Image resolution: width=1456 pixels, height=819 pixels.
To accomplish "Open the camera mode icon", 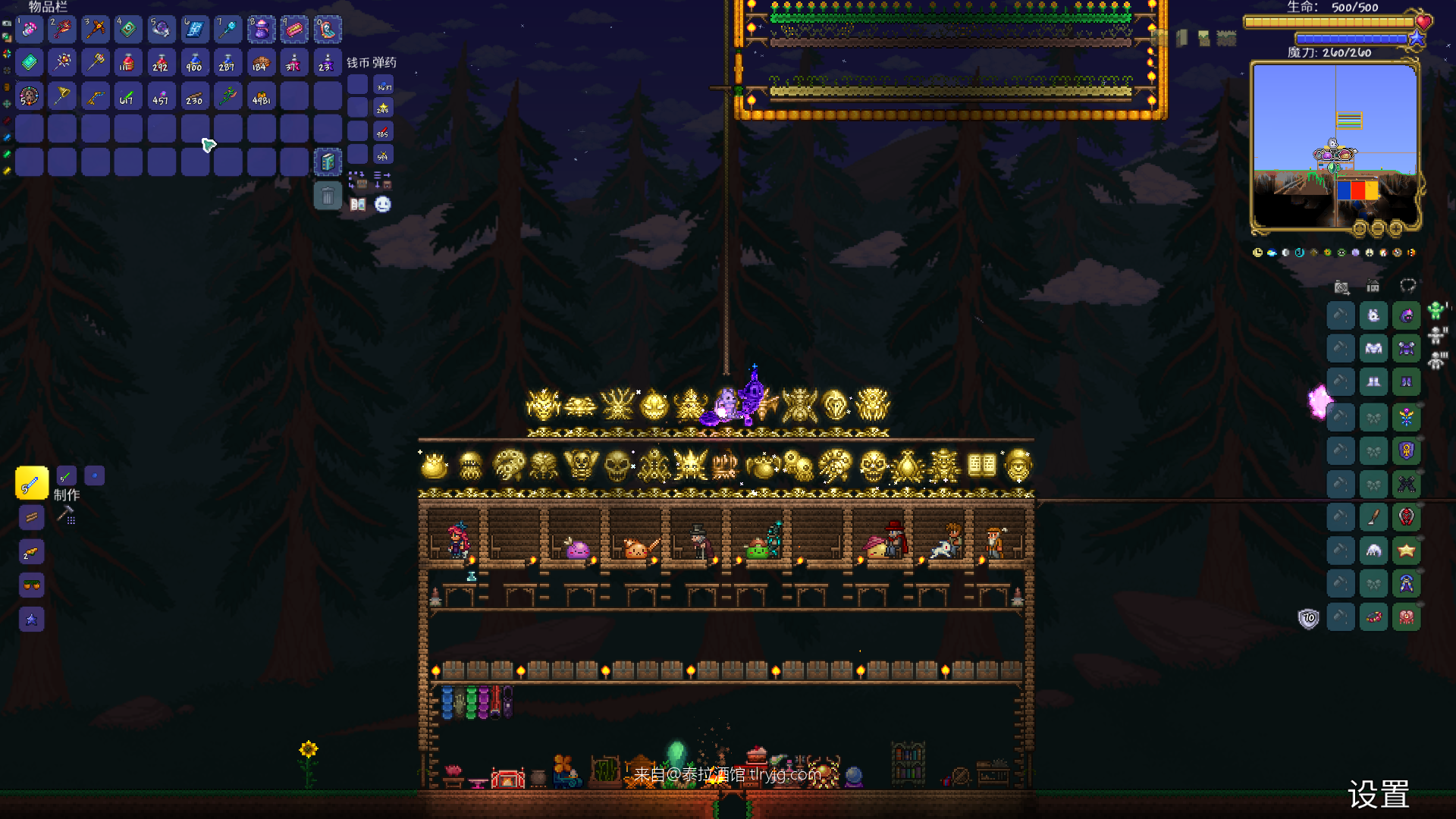I will [x=1341, y=287].
